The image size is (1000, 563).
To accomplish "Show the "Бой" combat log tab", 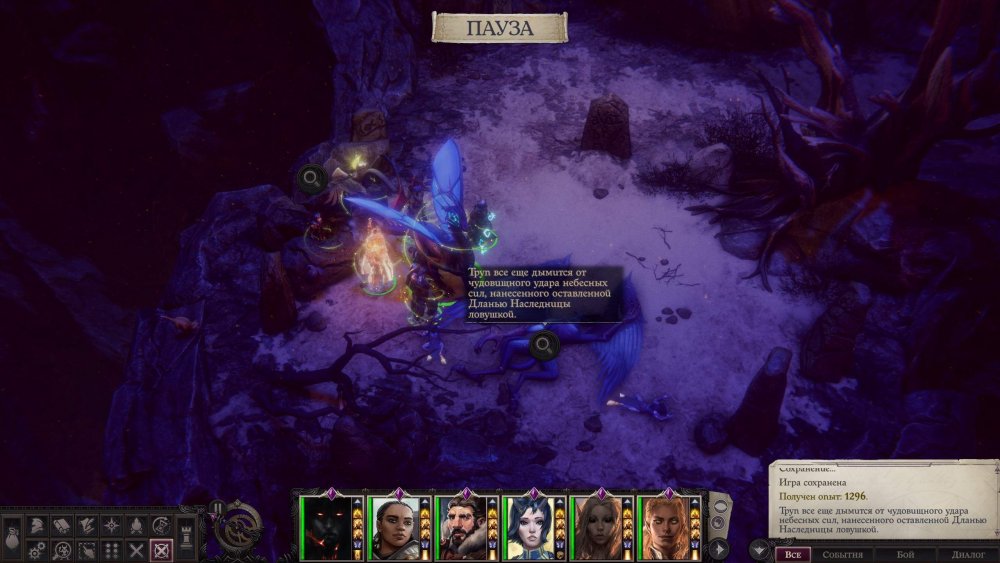I will click(904, 554).
